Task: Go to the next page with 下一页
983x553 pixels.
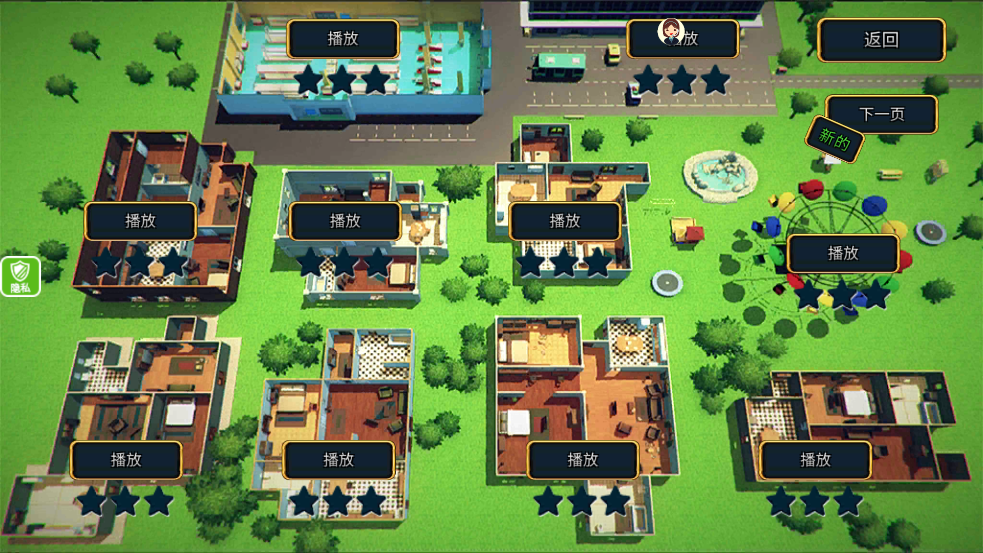Action: tap(881, 115)
